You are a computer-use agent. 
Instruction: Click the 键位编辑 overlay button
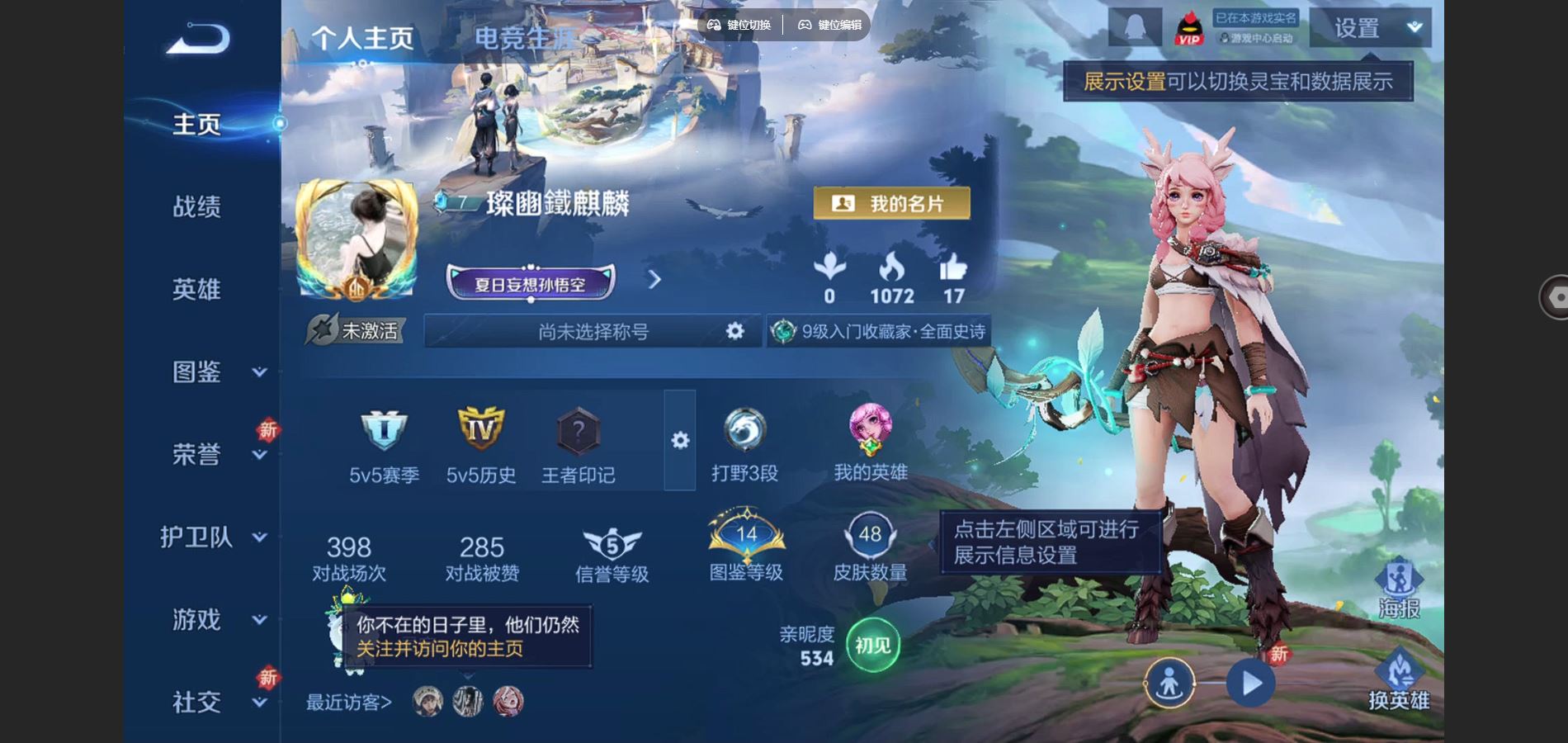(x=829, y=25)
